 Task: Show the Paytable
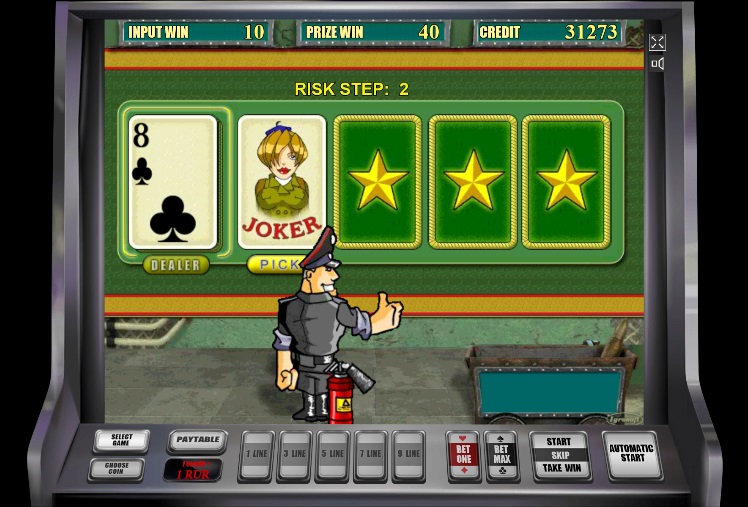tap(196, 441)
